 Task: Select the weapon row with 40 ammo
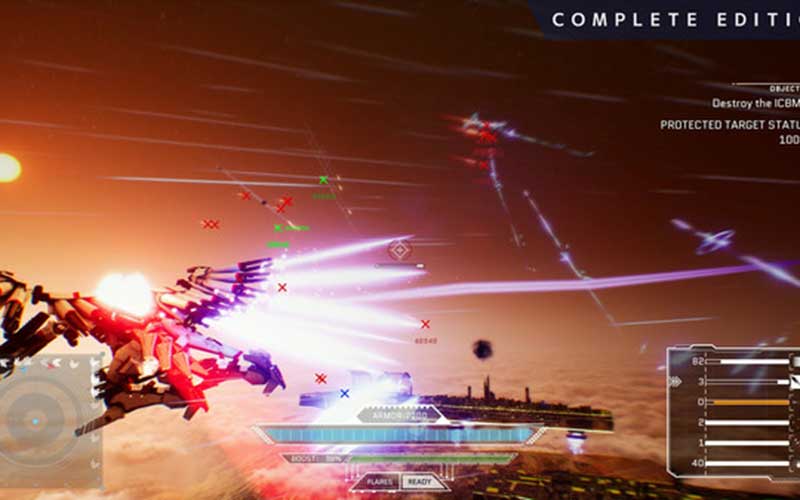733,463
